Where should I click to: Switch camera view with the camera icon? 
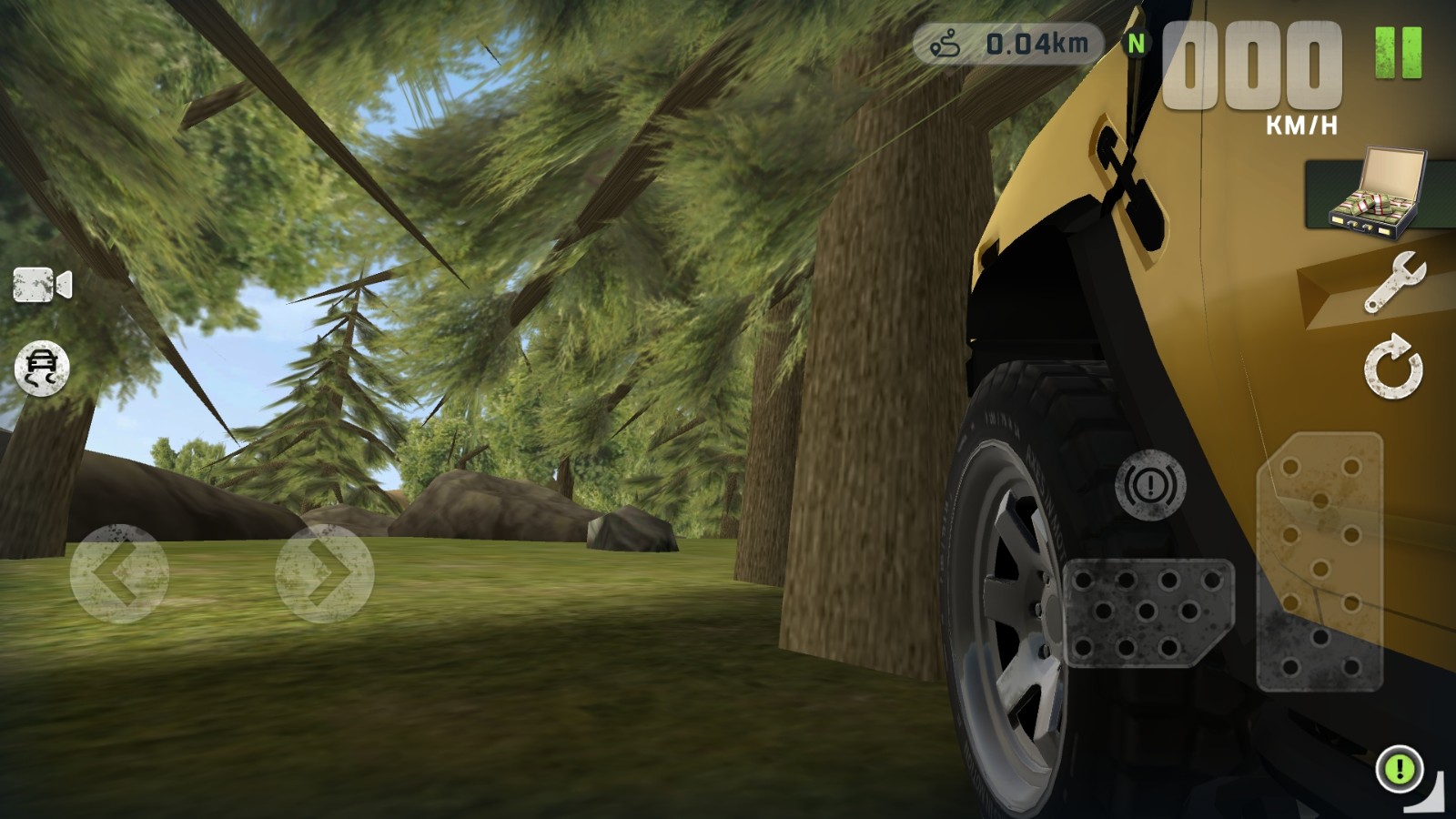point(42,285)
